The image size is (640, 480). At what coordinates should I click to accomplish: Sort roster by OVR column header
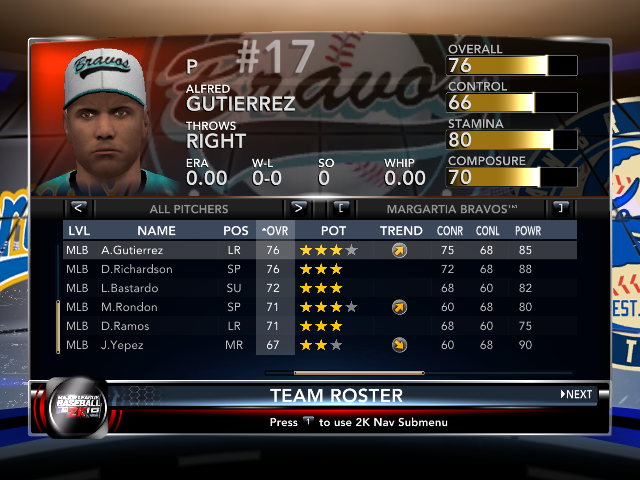(x=275, y=230)
